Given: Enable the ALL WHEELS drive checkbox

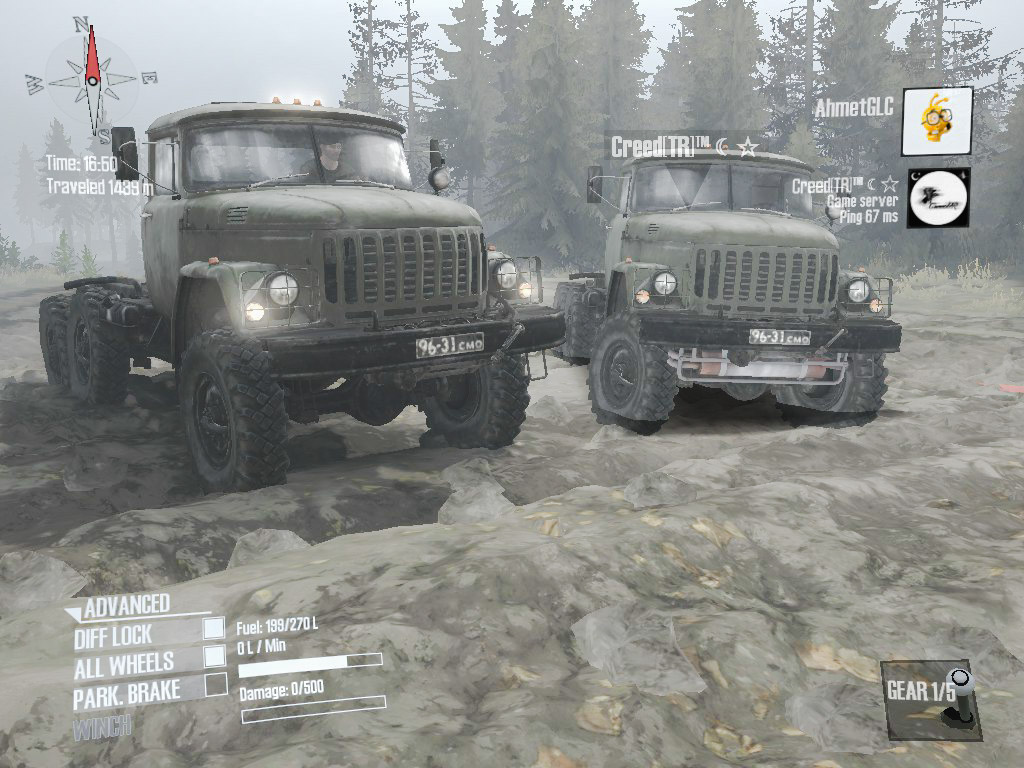Looking at the screenshot, I should click(214, 656).
